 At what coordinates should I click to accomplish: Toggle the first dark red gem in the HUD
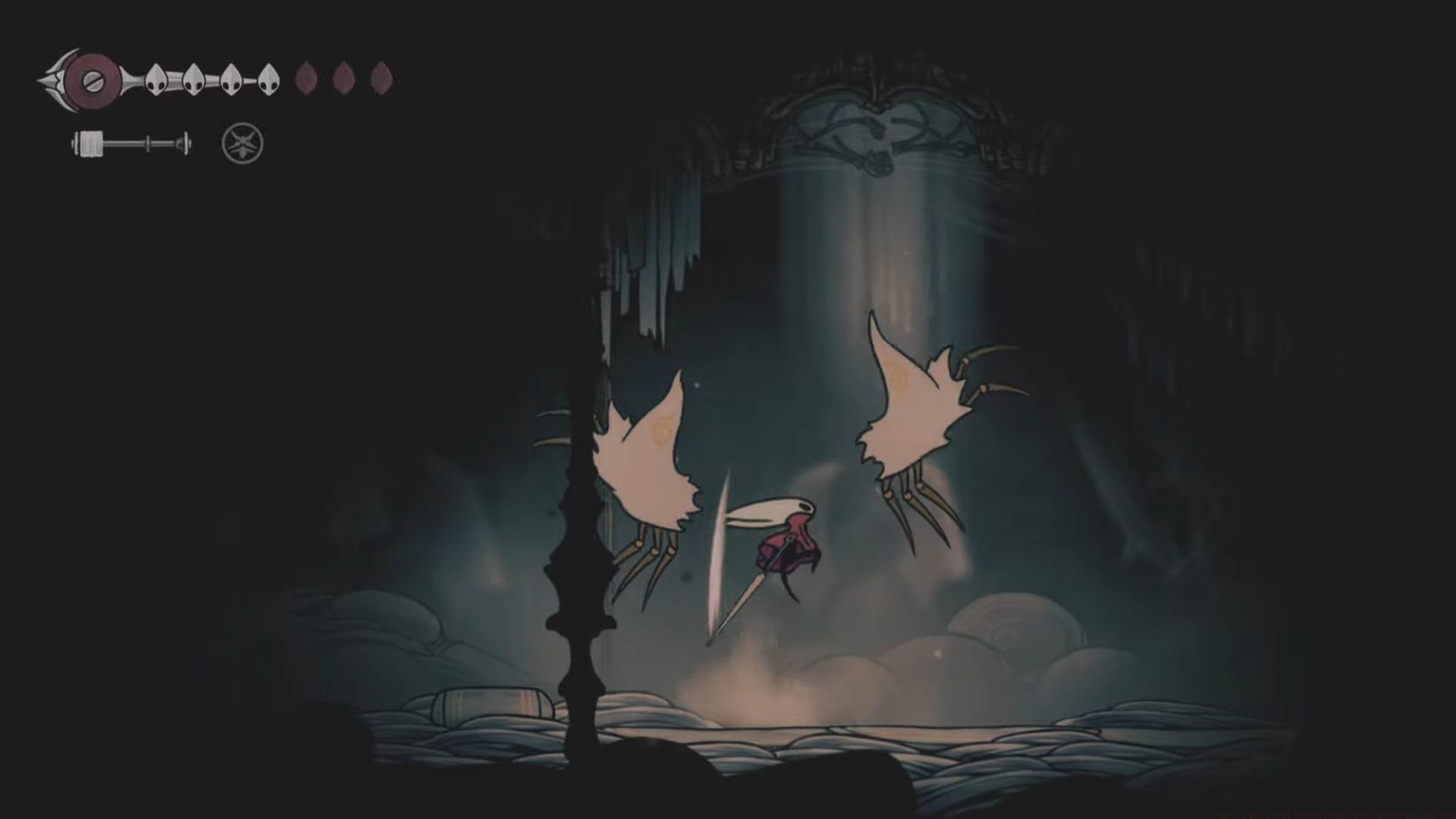[307, 78]
